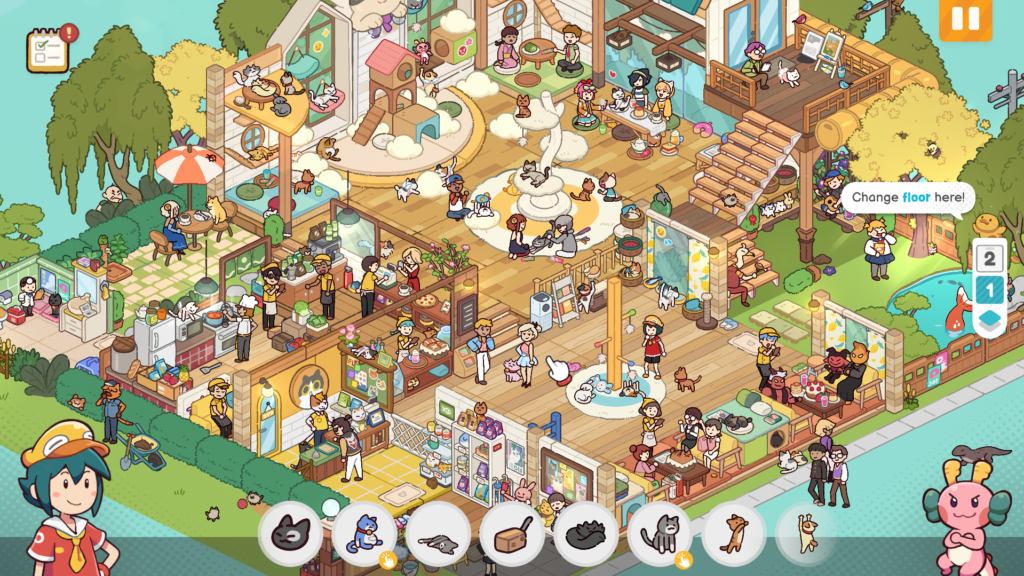Select the dark winking cat face target

tap(290, 534)
